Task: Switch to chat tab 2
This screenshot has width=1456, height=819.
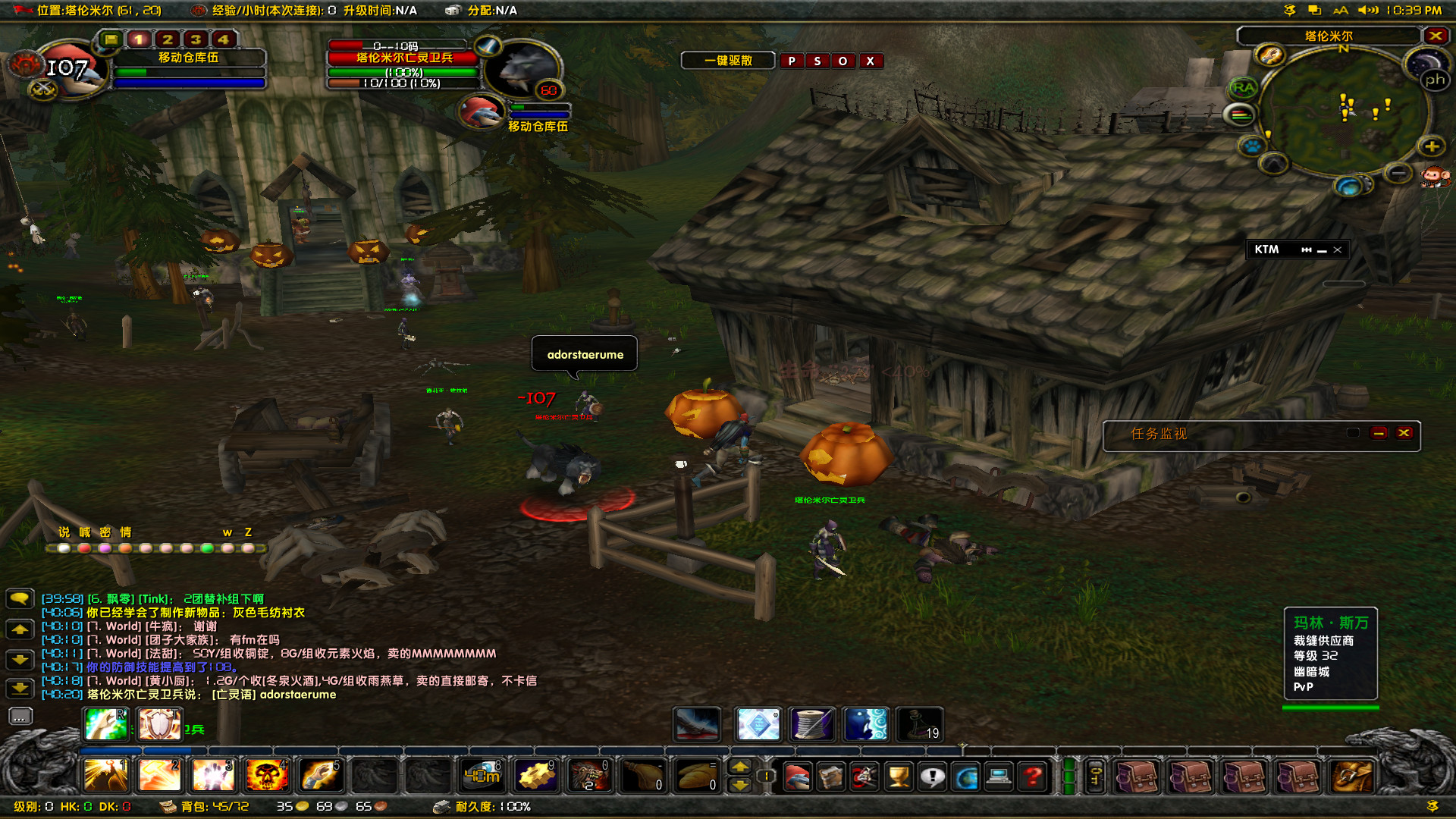Action: pyautogui.click(x=168, y=39)
